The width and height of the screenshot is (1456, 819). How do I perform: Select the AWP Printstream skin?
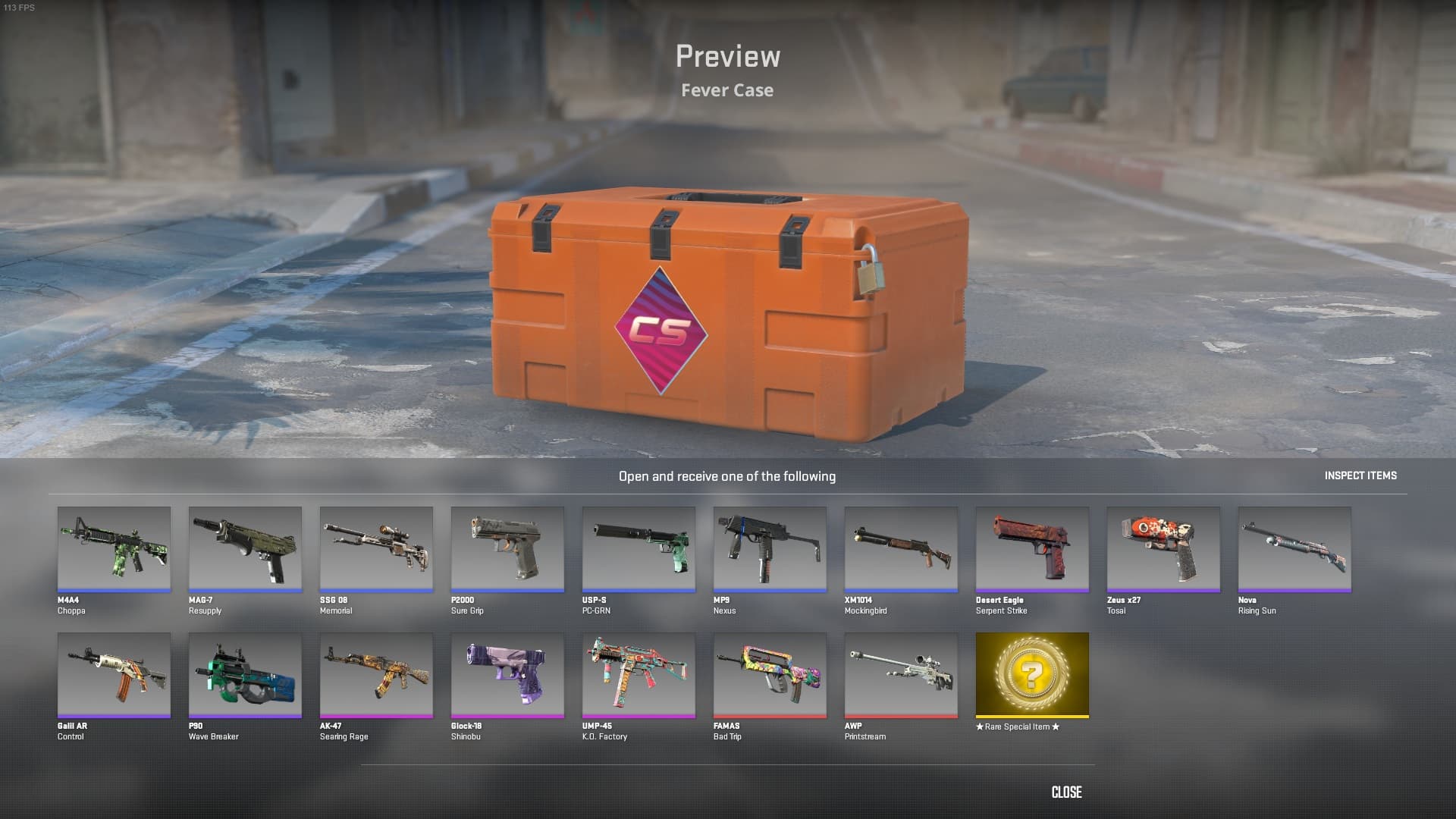coord(901,675)
